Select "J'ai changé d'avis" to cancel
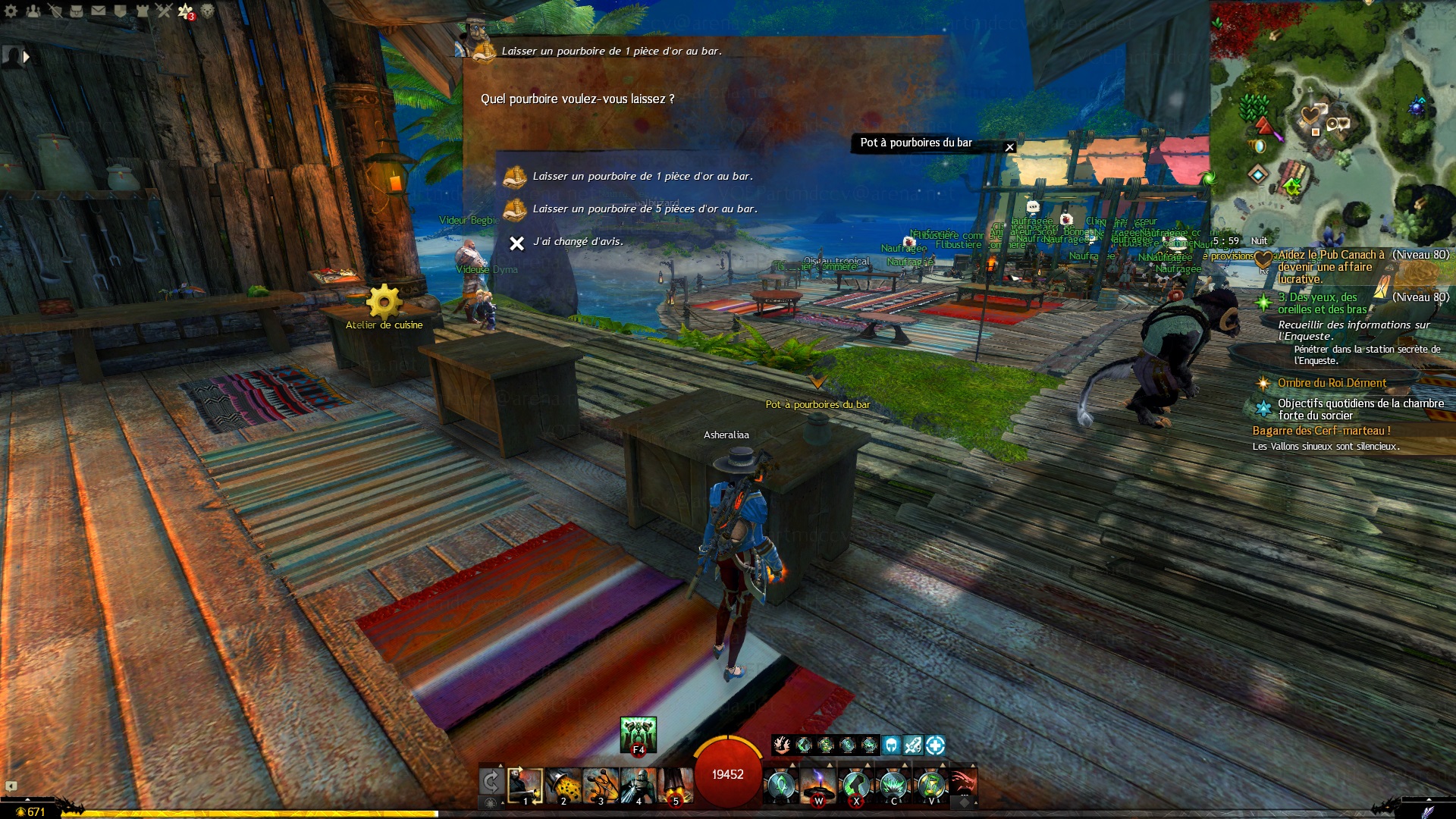 tap(577, 242)
